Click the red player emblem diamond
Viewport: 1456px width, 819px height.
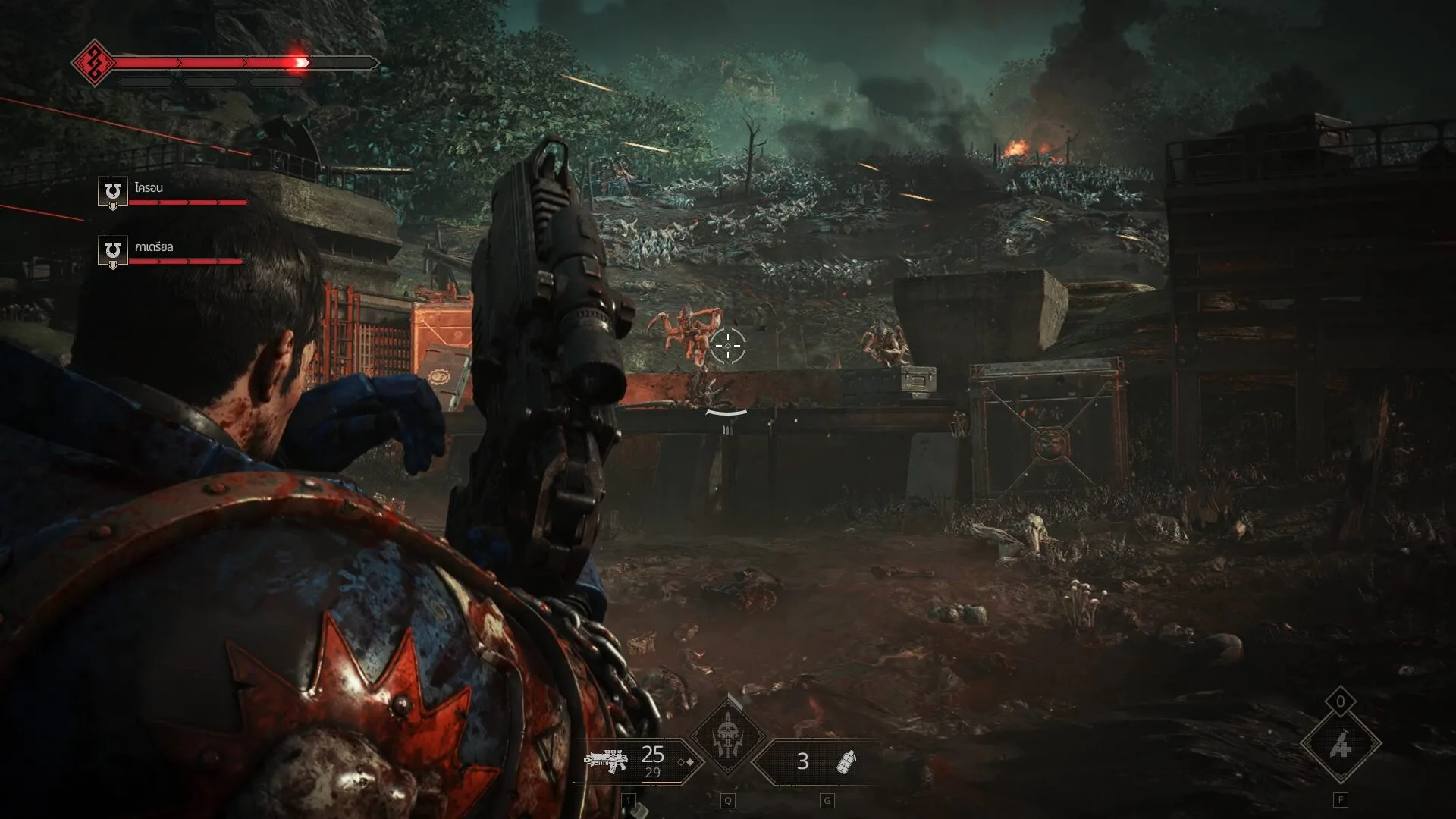point(93,63)
